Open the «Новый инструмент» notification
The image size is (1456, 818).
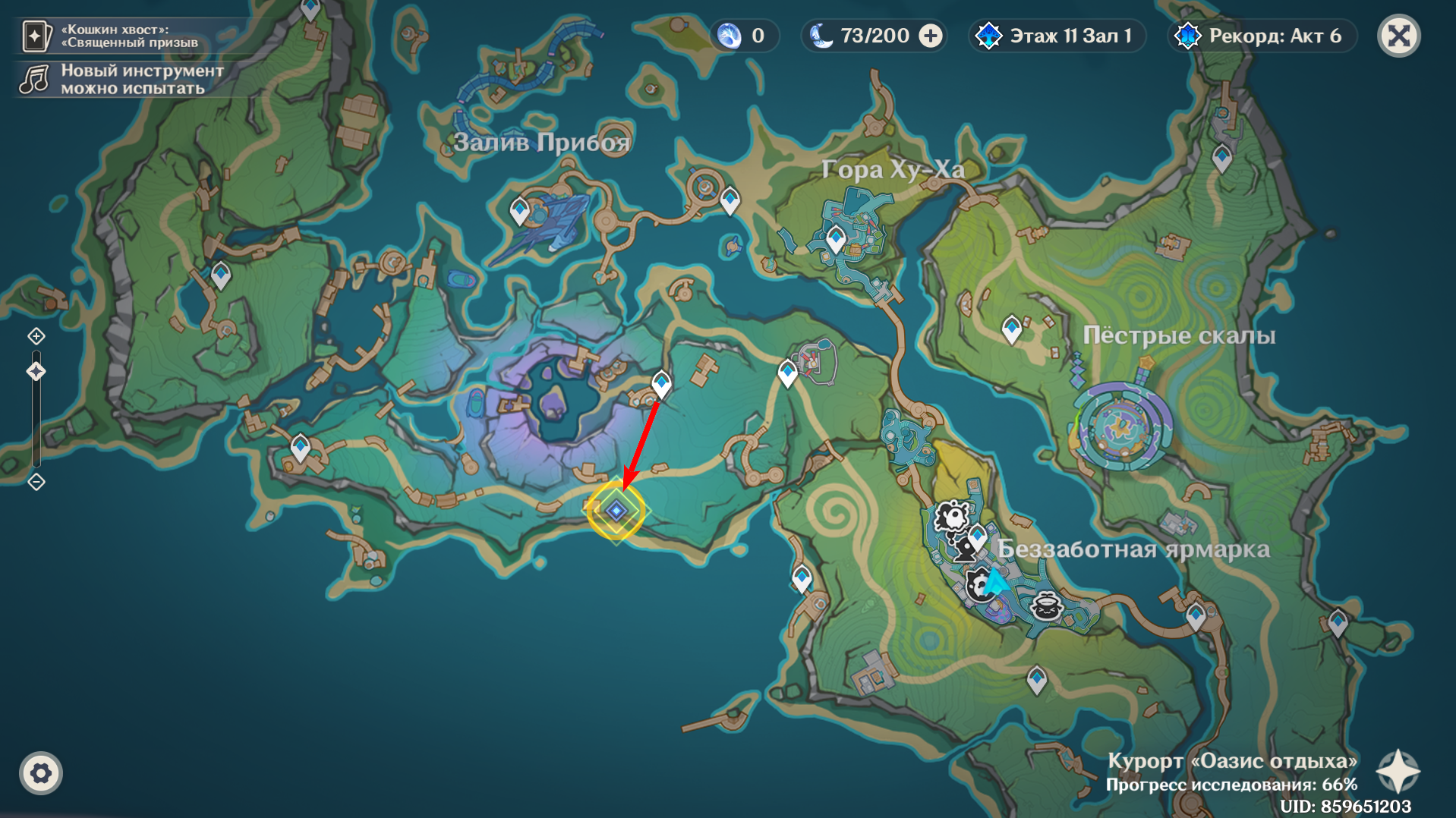click(x=121, y=79)
